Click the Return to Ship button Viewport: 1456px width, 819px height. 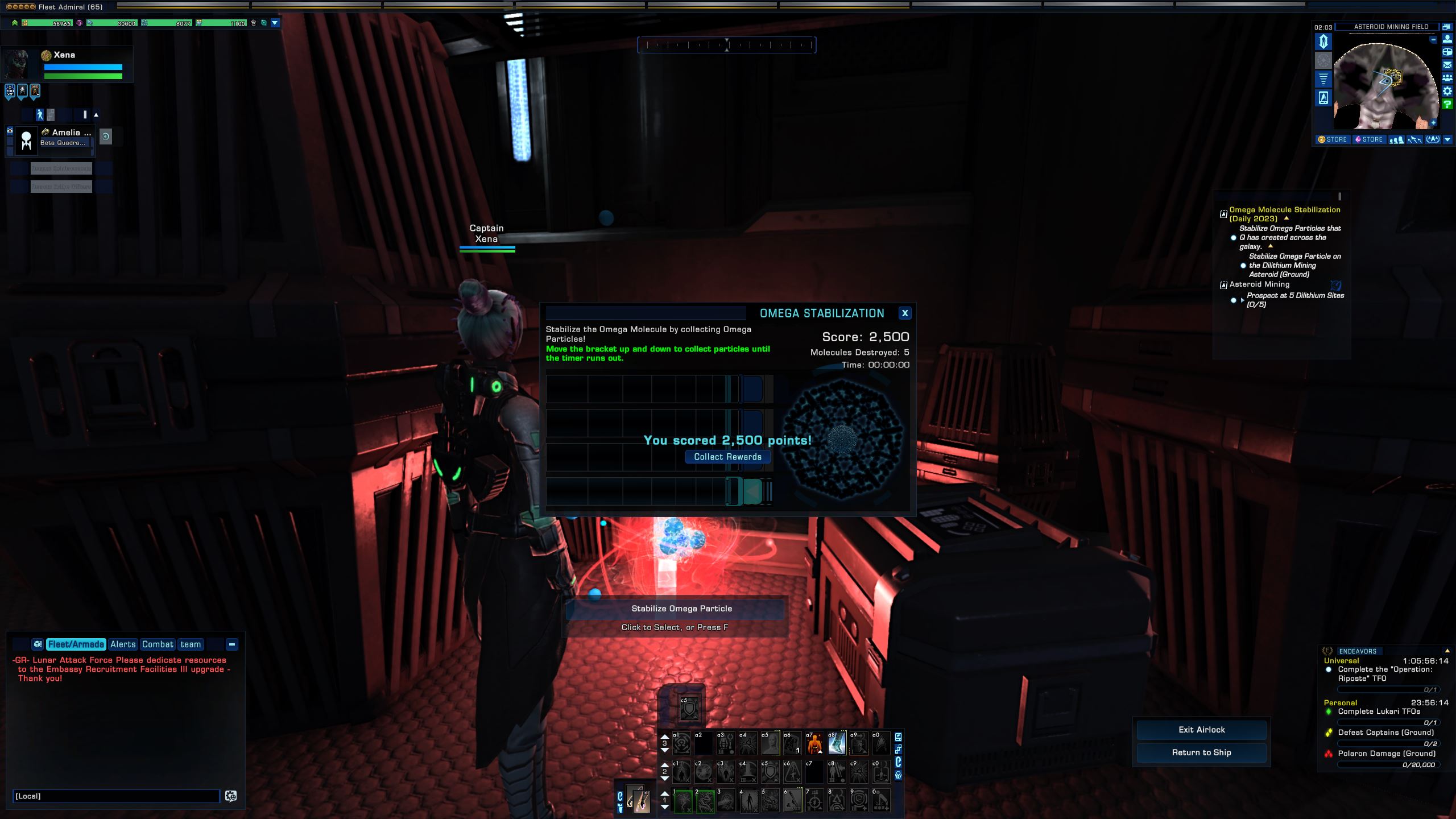click(x=1201, y=752)
